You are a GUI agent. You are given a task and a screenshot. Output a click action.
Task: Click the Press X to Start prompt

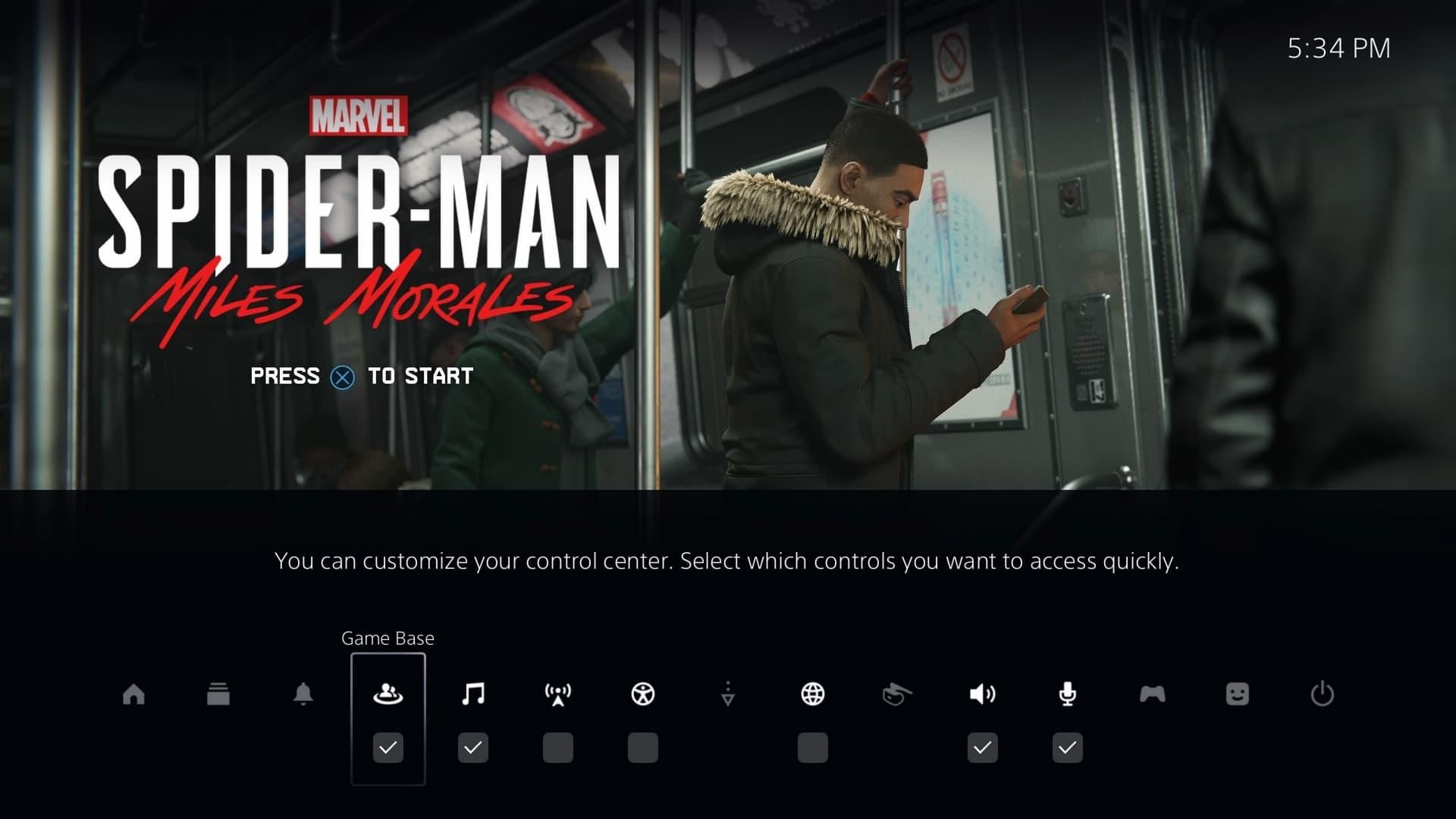tap(361, 375)
